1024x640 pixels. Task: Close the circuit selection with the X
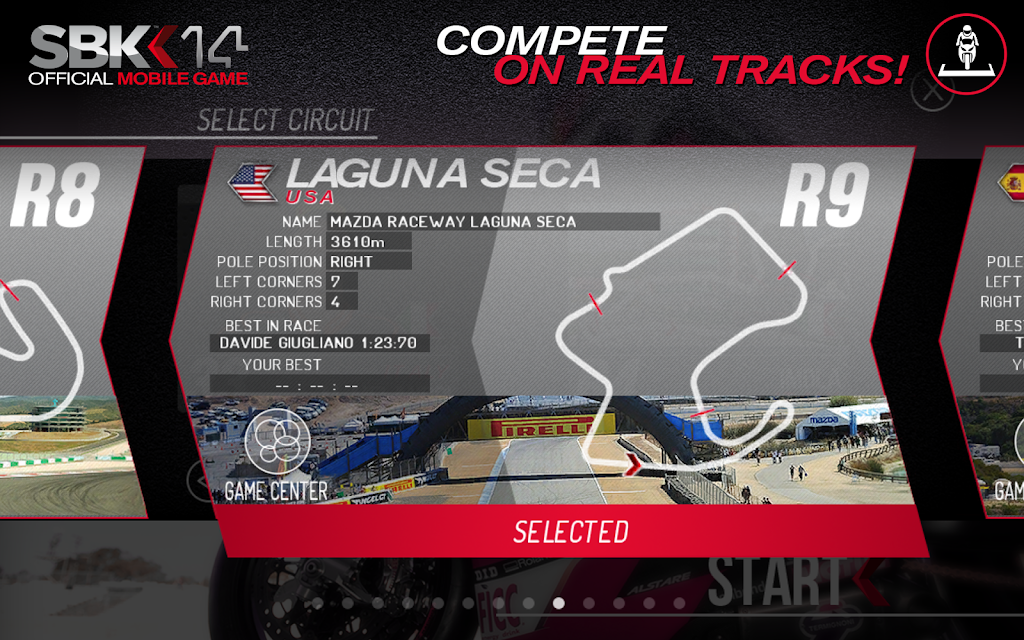932,94
